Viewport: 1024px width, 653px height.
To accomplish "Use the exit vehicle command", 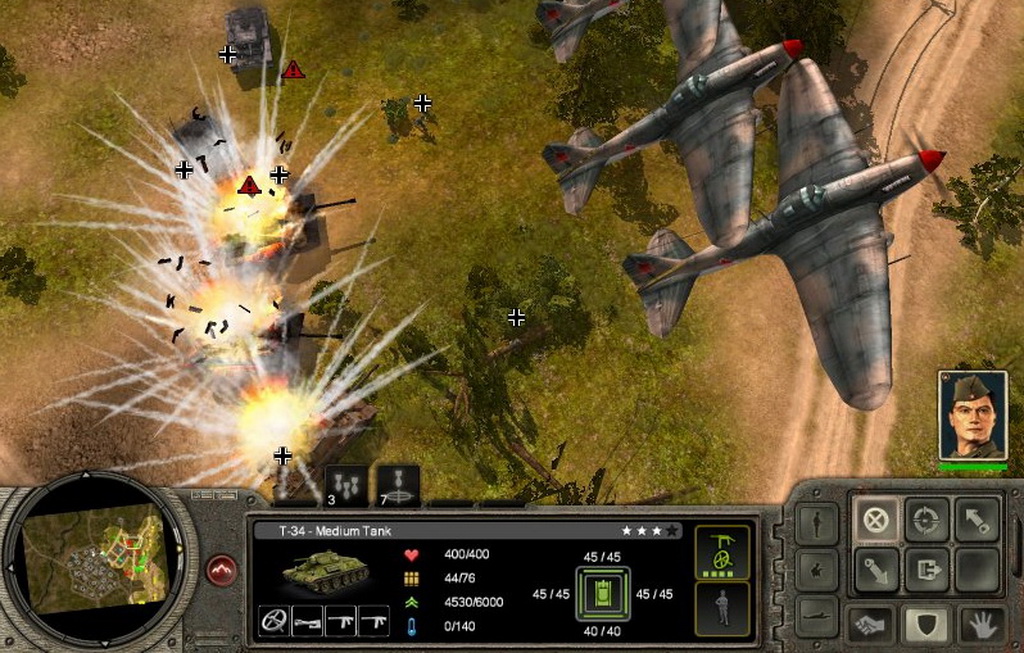I will (927, 570).
